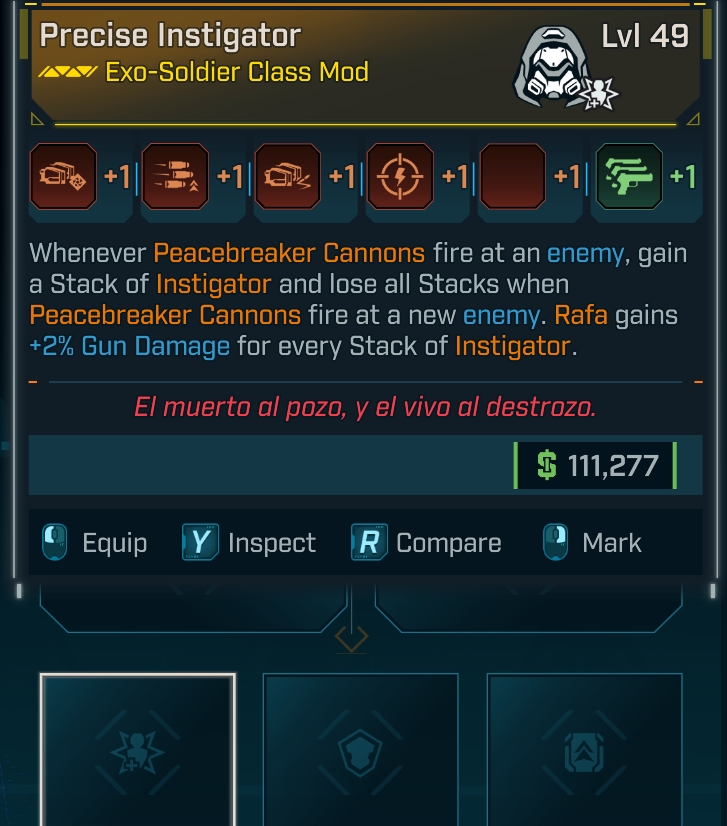Screen dimensions: 727x826
Task: Select the crosshair lightning skill bonus icon
Action: (400, 177)
